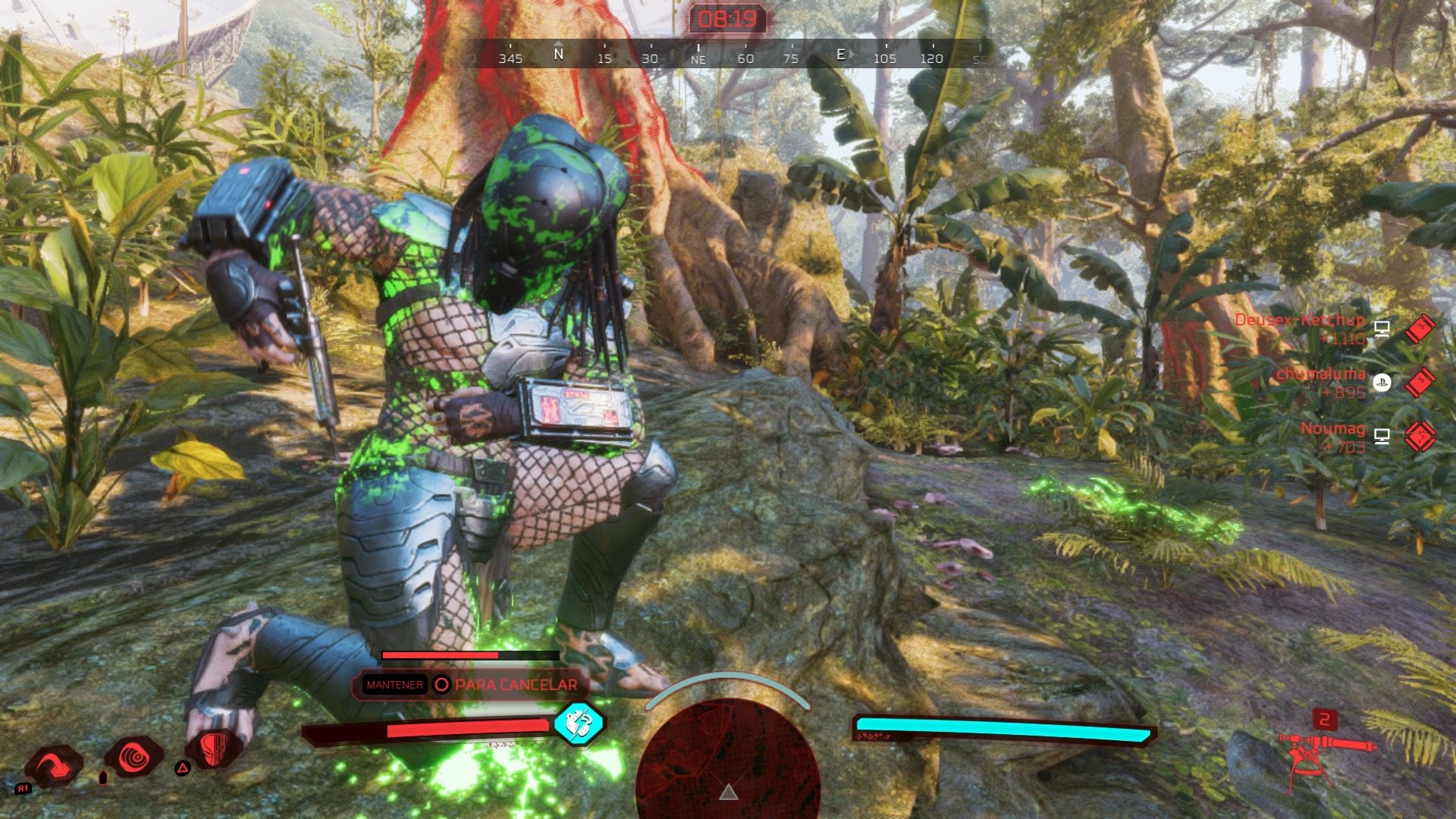
Task: Select the R1 leap ability icon
Action: click(54, 763)
